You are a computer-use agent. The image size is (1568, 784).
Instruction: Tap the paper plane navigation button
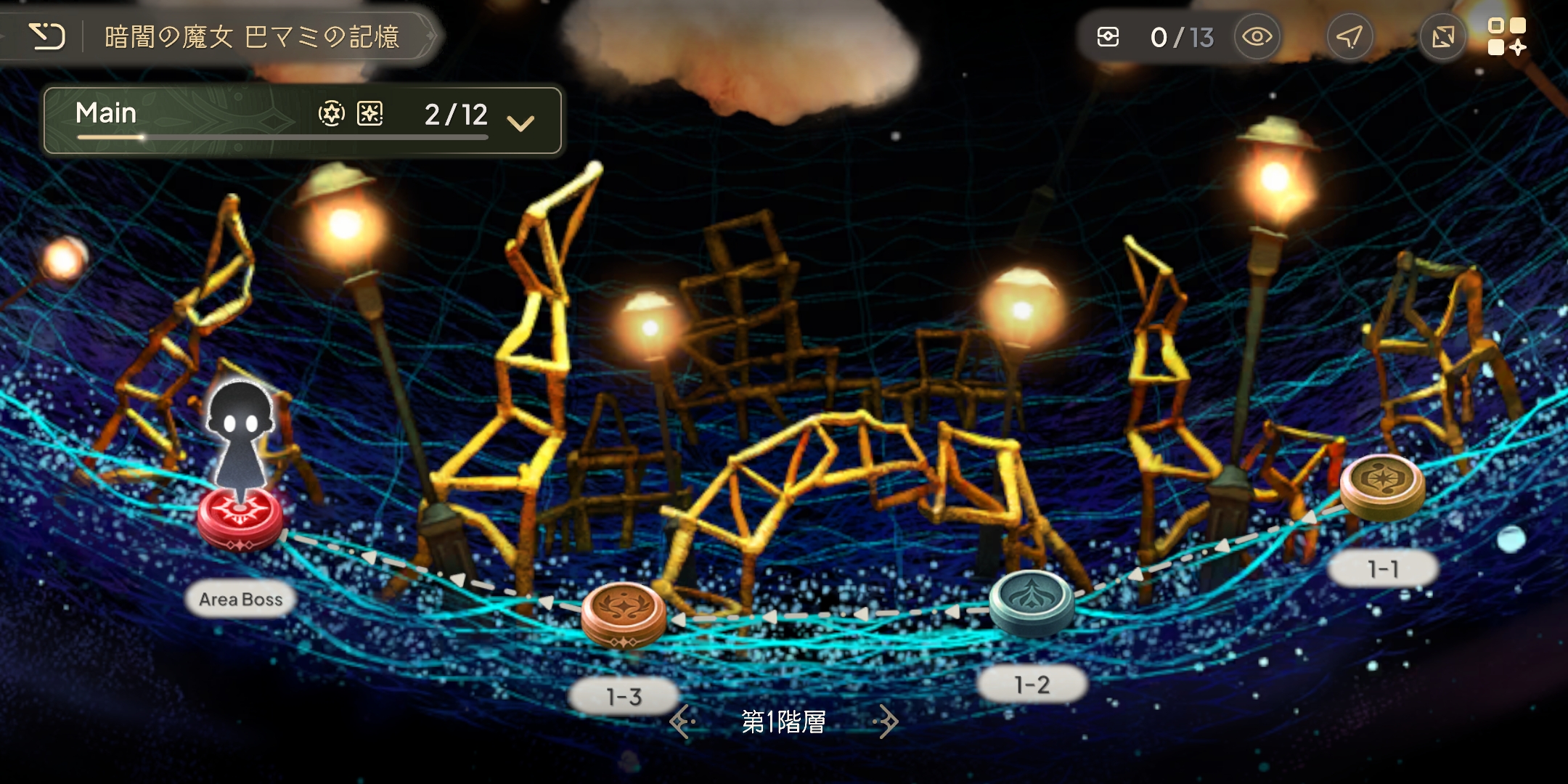pyautogui.click(x=1349, y=37)
